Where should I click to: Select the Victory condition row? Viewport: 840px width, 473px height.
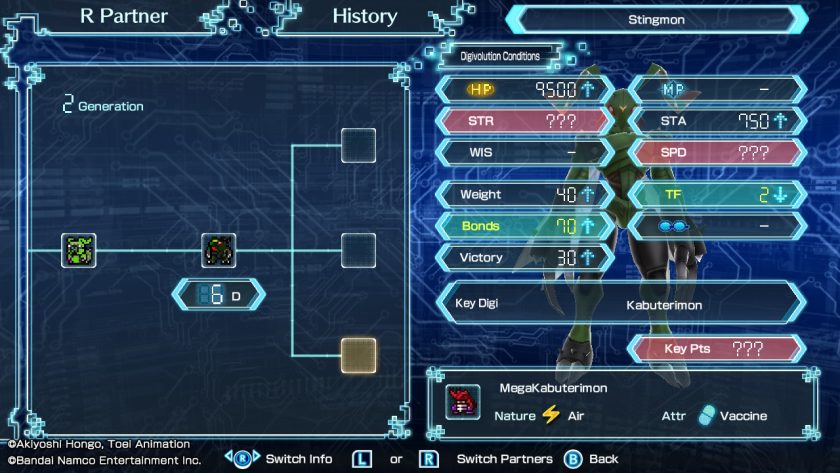[523, 258]
